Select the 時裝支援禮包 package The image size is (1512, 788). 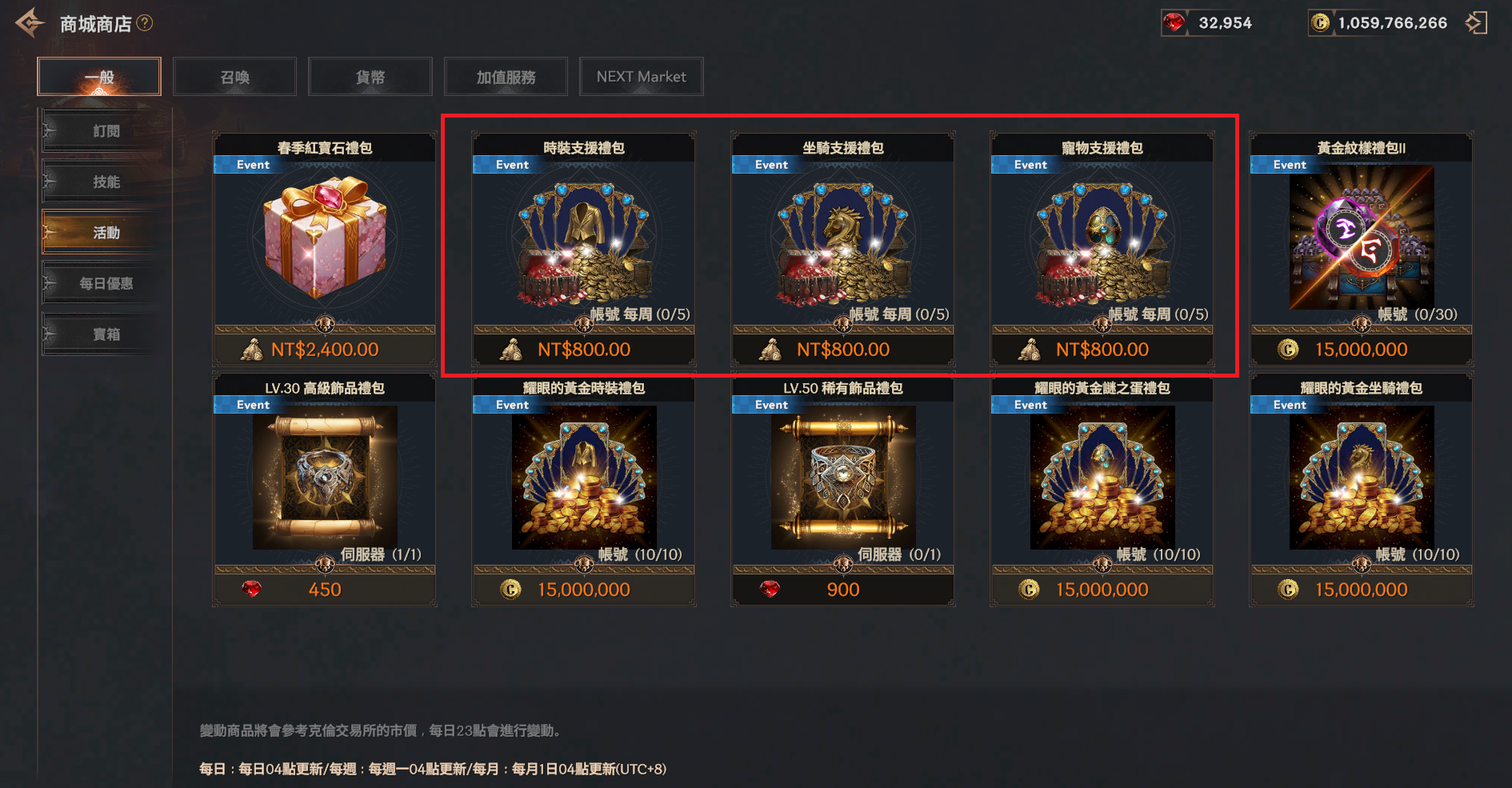[x=583, y=240]
